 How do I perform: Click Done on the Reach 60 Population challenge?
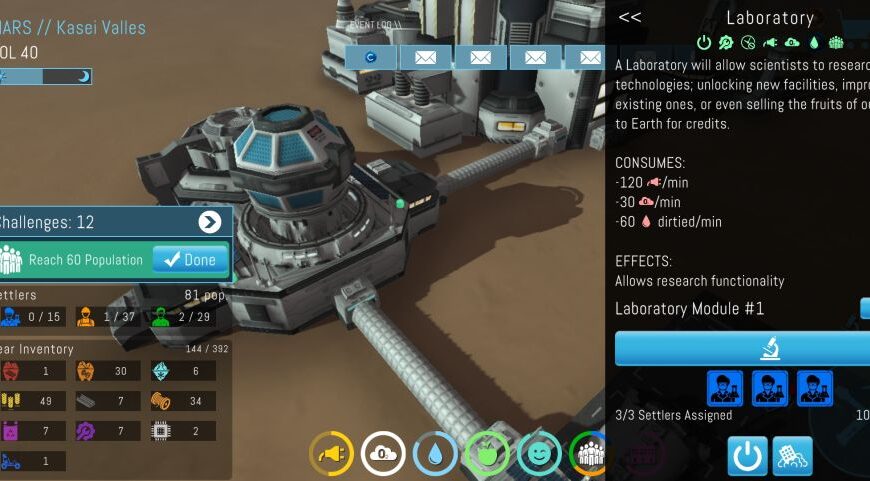pos(190,260)
